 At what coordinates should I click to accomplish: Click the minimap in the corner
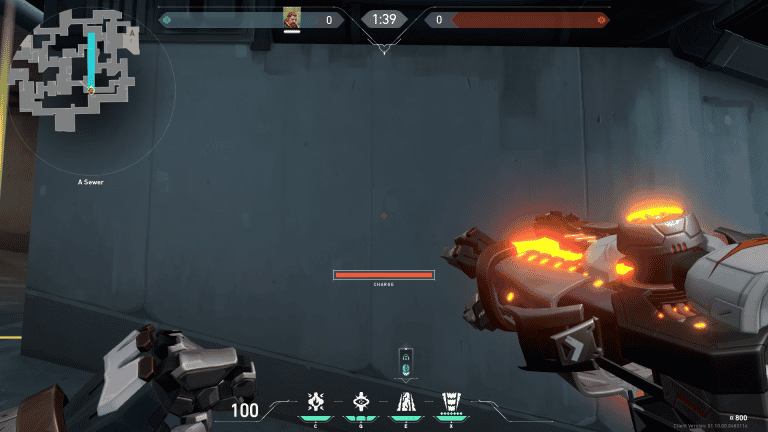coord(75,70)
